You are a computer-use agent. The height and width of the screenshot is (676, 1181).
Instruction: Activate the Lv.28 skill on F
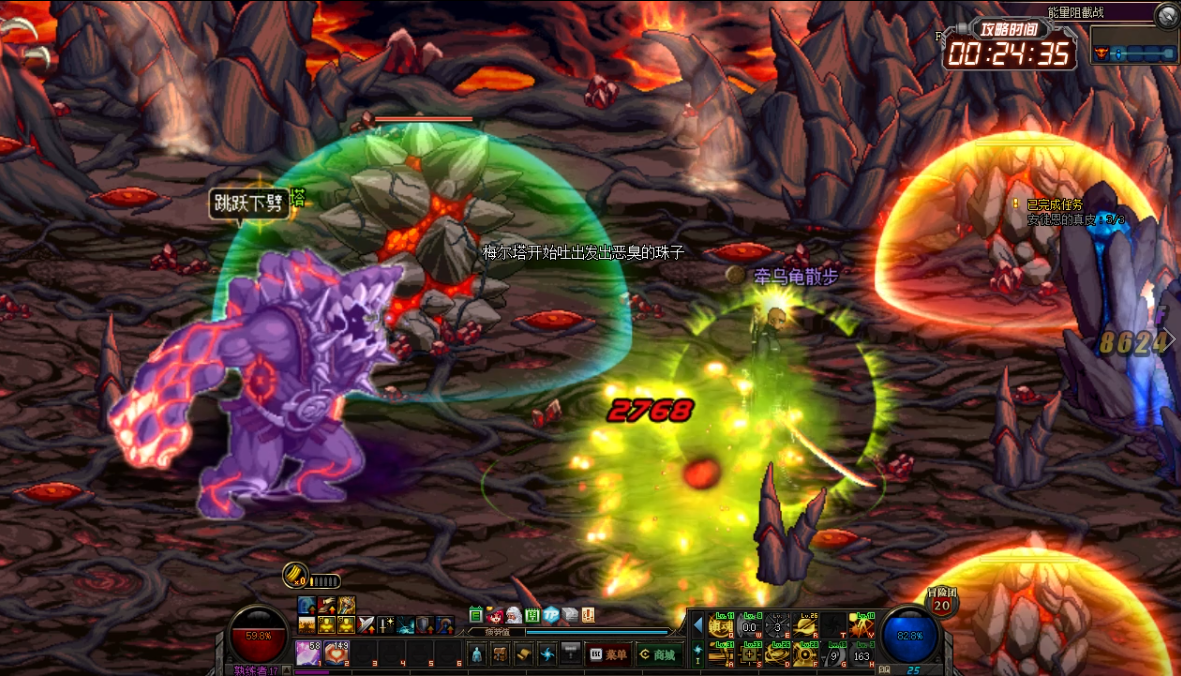[805, 654]
